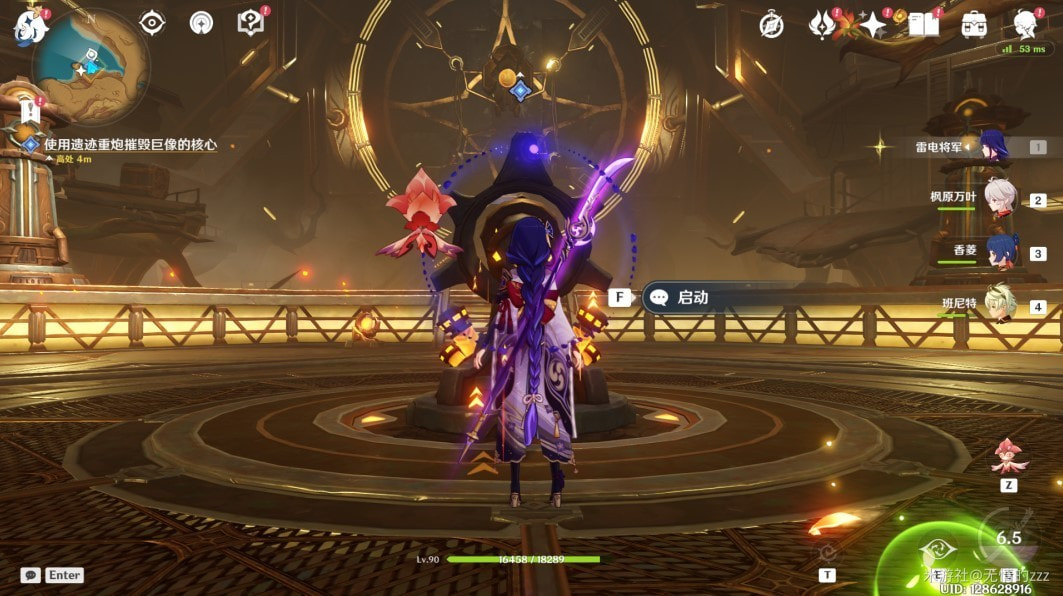Viewport: 1063px width, 596px height.
Task: Open the Wish menu icon
Action: [x=822, y=25]
